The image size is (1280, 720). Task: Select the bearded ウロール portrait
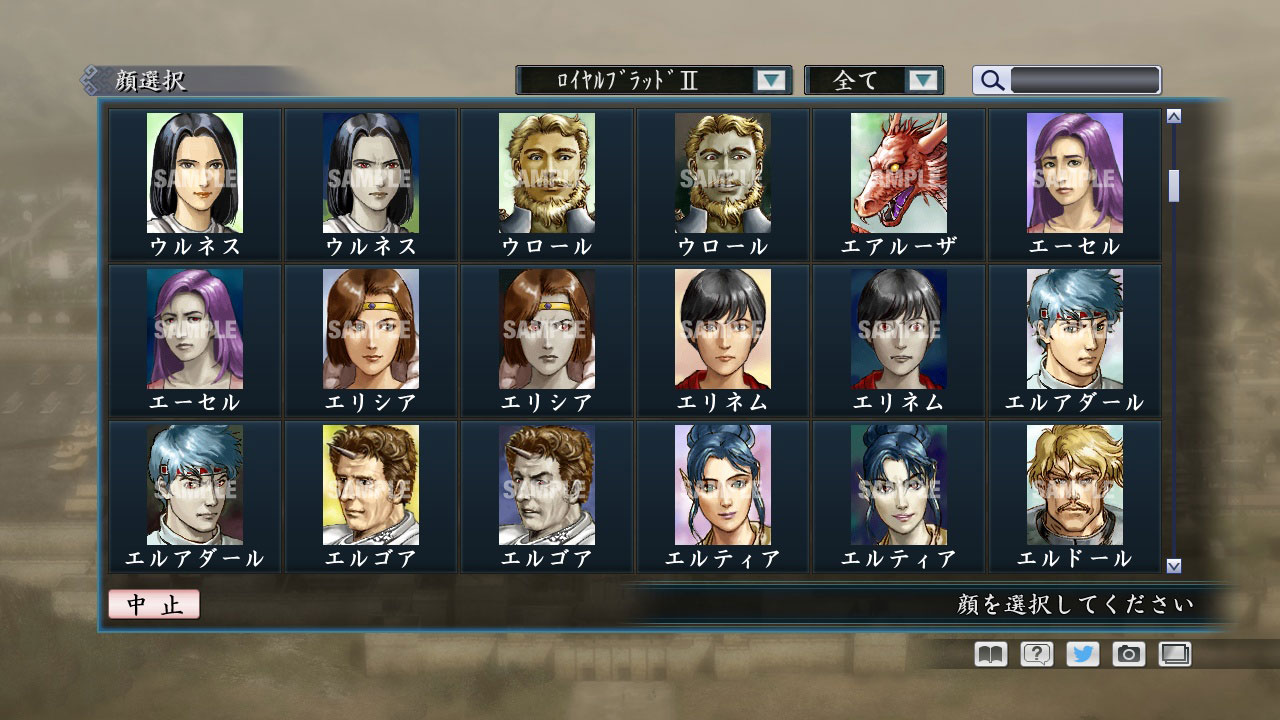click(545, 171)
